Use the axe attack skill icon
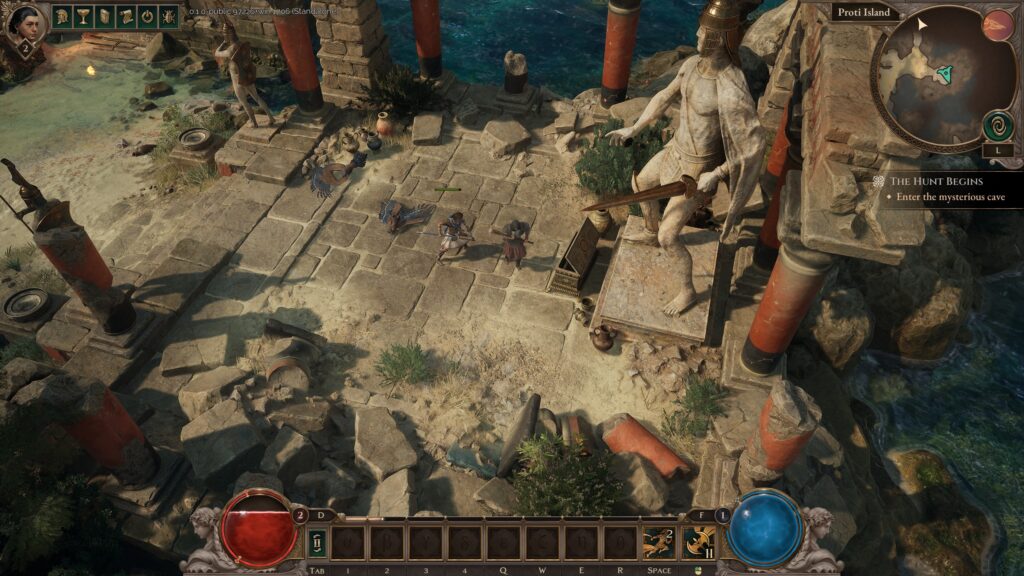Viewport: 1024px width, 576px height. tap(699, 543)
